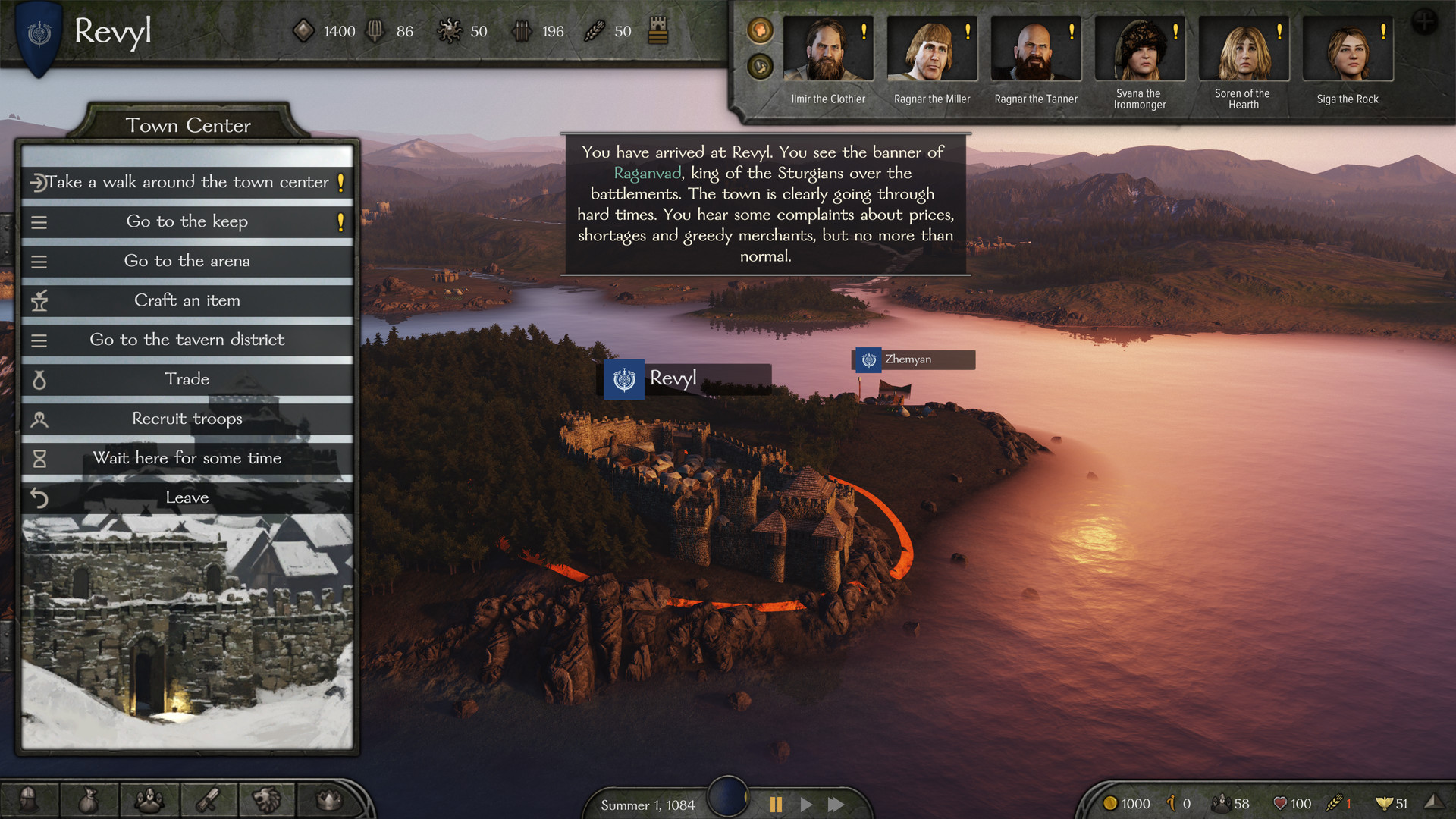
Task: Choose Wait here for some time
Action: (x=187, y=458)
